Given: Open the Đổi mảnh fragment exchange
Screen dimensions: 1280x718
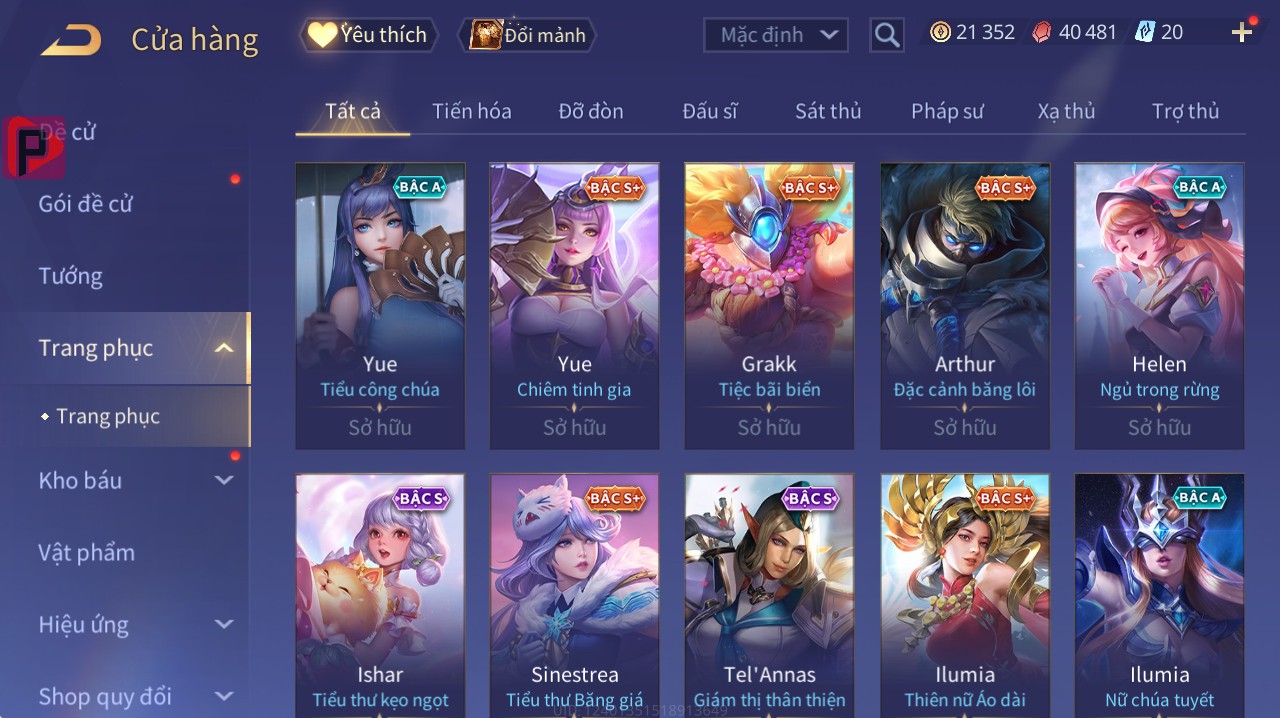Looking at the screenshot, I should point(527,35).
